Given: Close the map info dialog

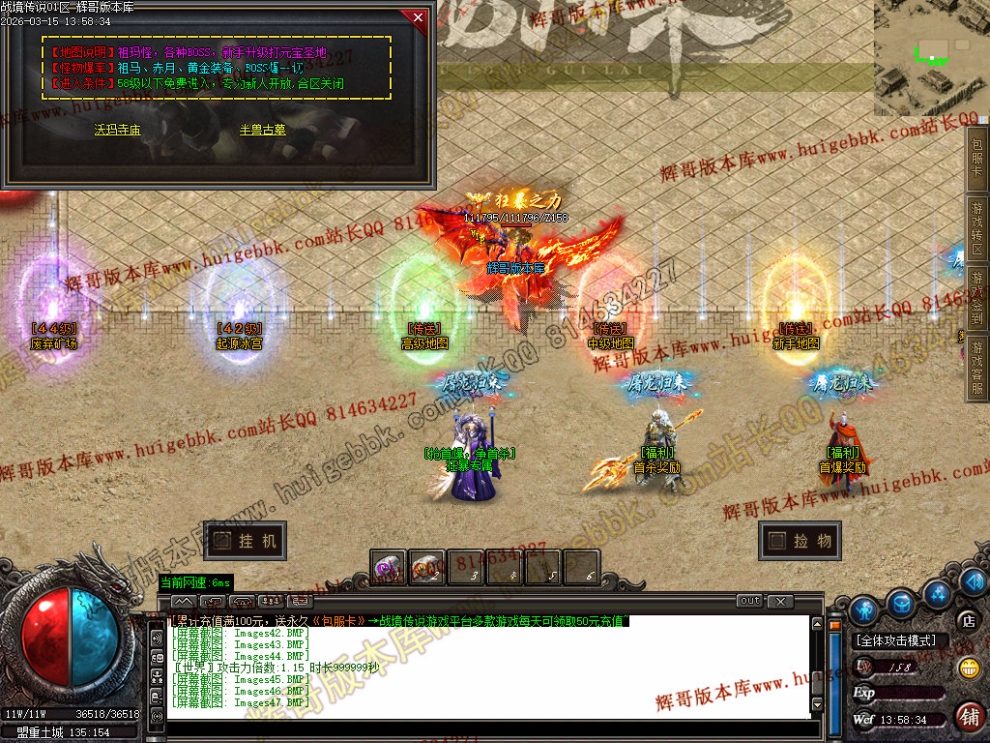Looking at the screenshot, I should tap(418, 18).
